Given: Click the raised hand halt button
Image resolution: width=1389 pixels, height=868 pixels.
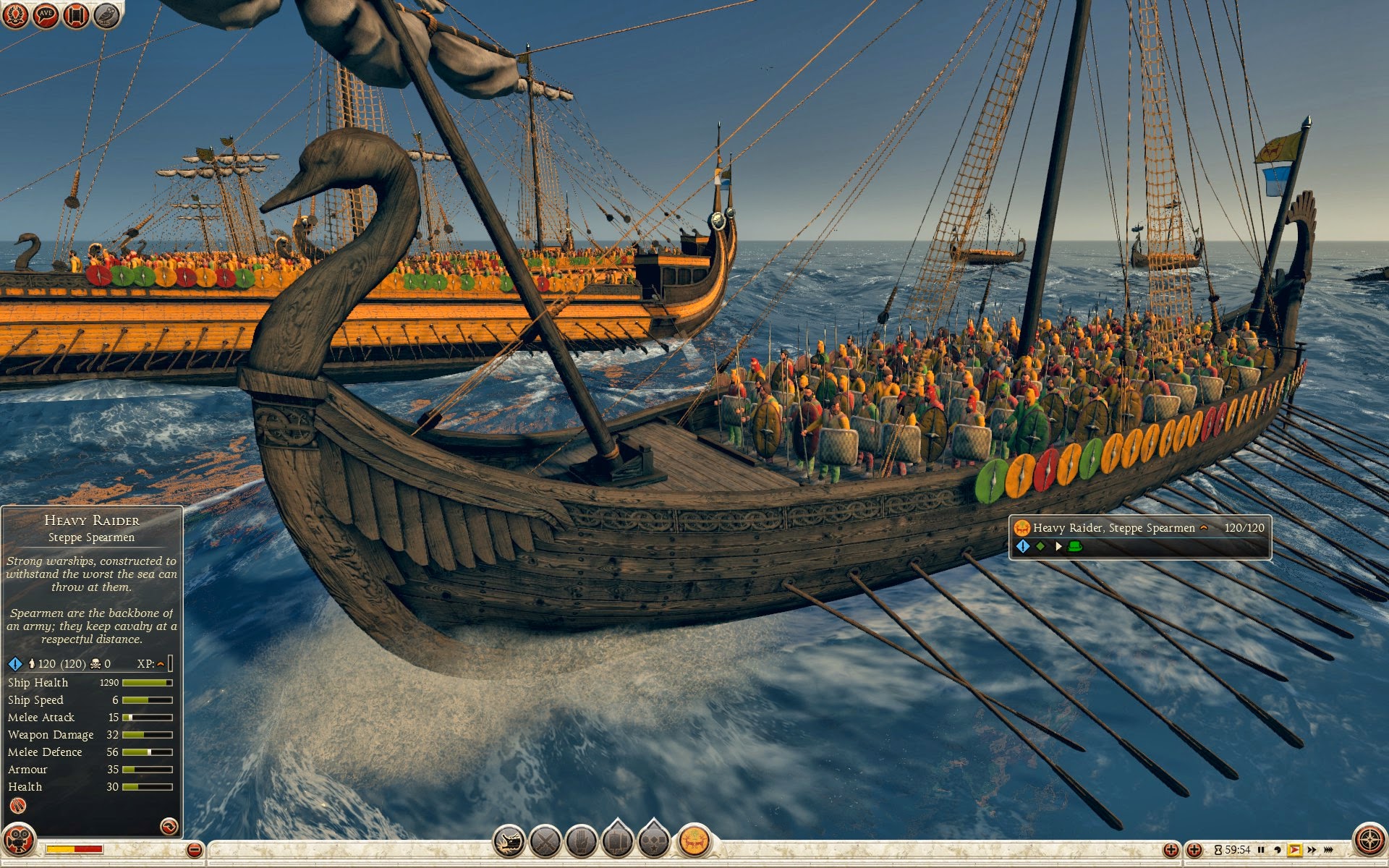Looking at the screenshot, I should click(x=581, y=842).
